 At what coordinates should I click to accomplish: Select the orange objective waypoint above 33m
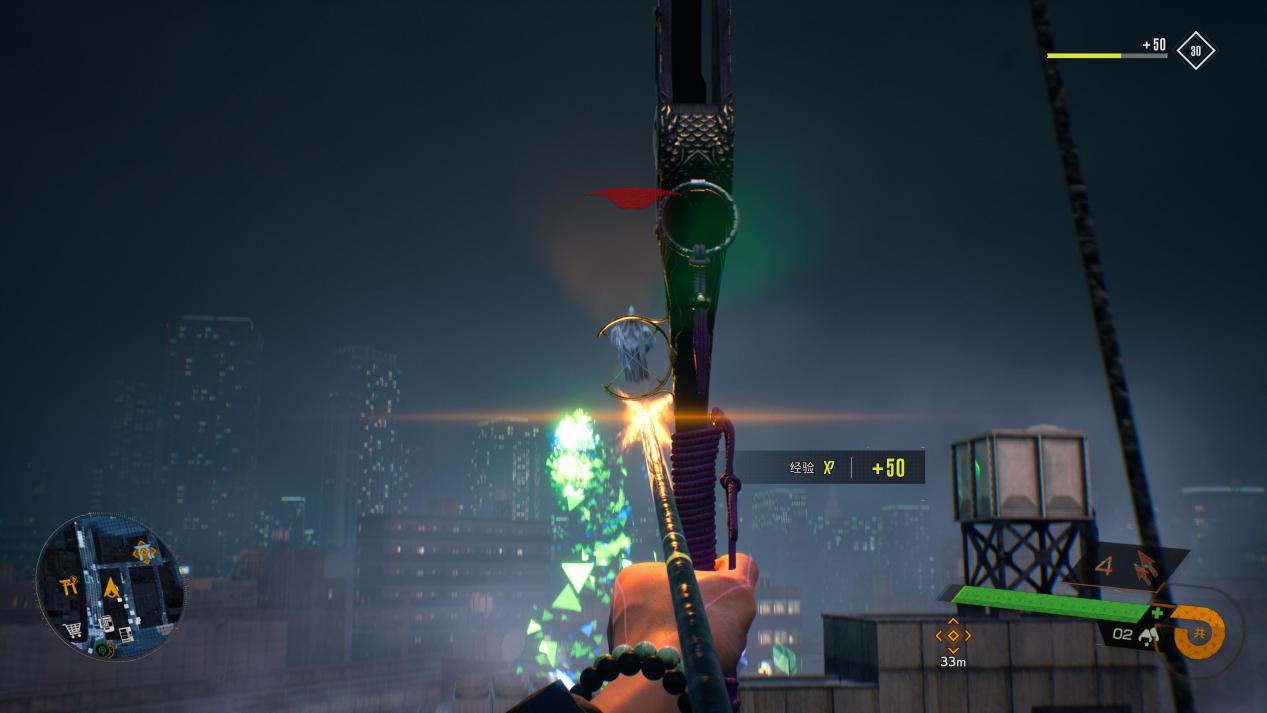[952, 635]
